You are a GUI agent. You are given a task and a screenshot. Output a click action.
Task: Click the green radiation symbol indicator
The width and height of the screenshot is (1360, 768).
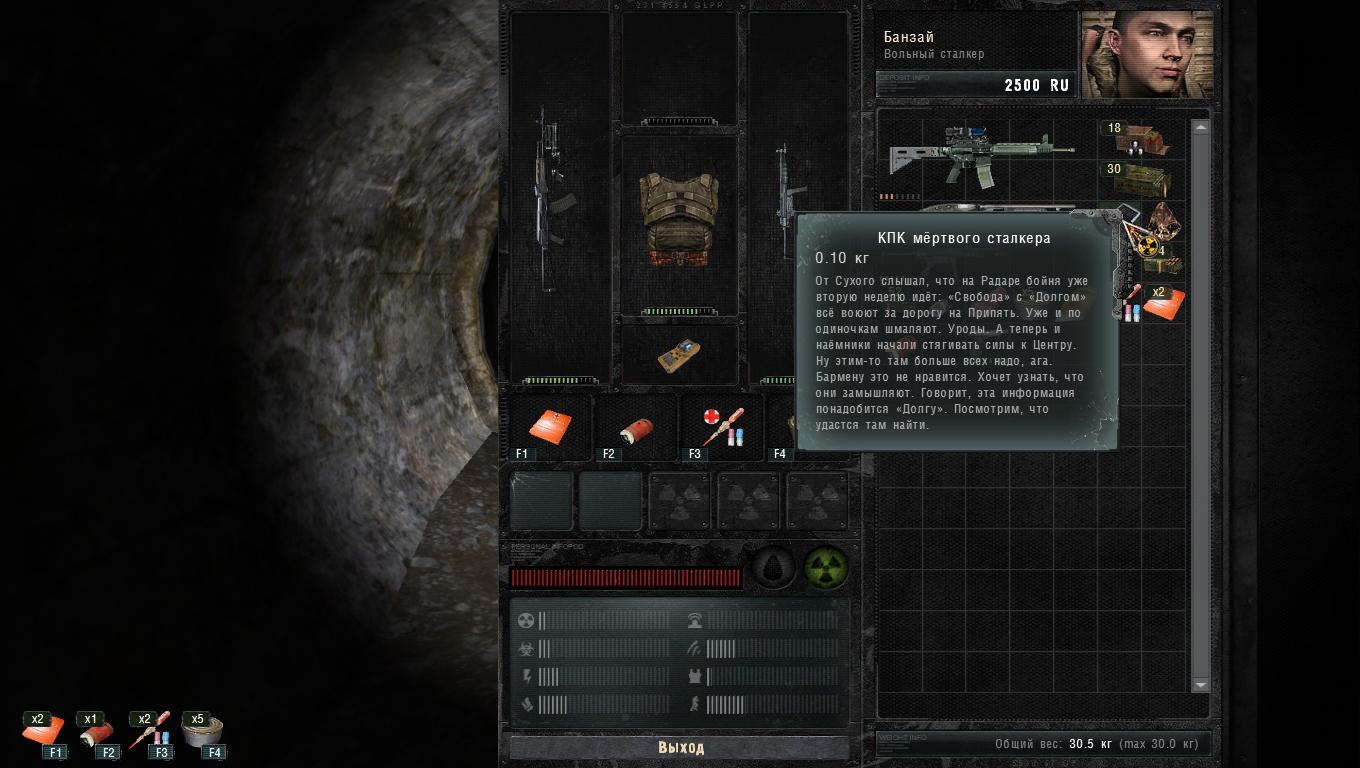pos(826,566)
